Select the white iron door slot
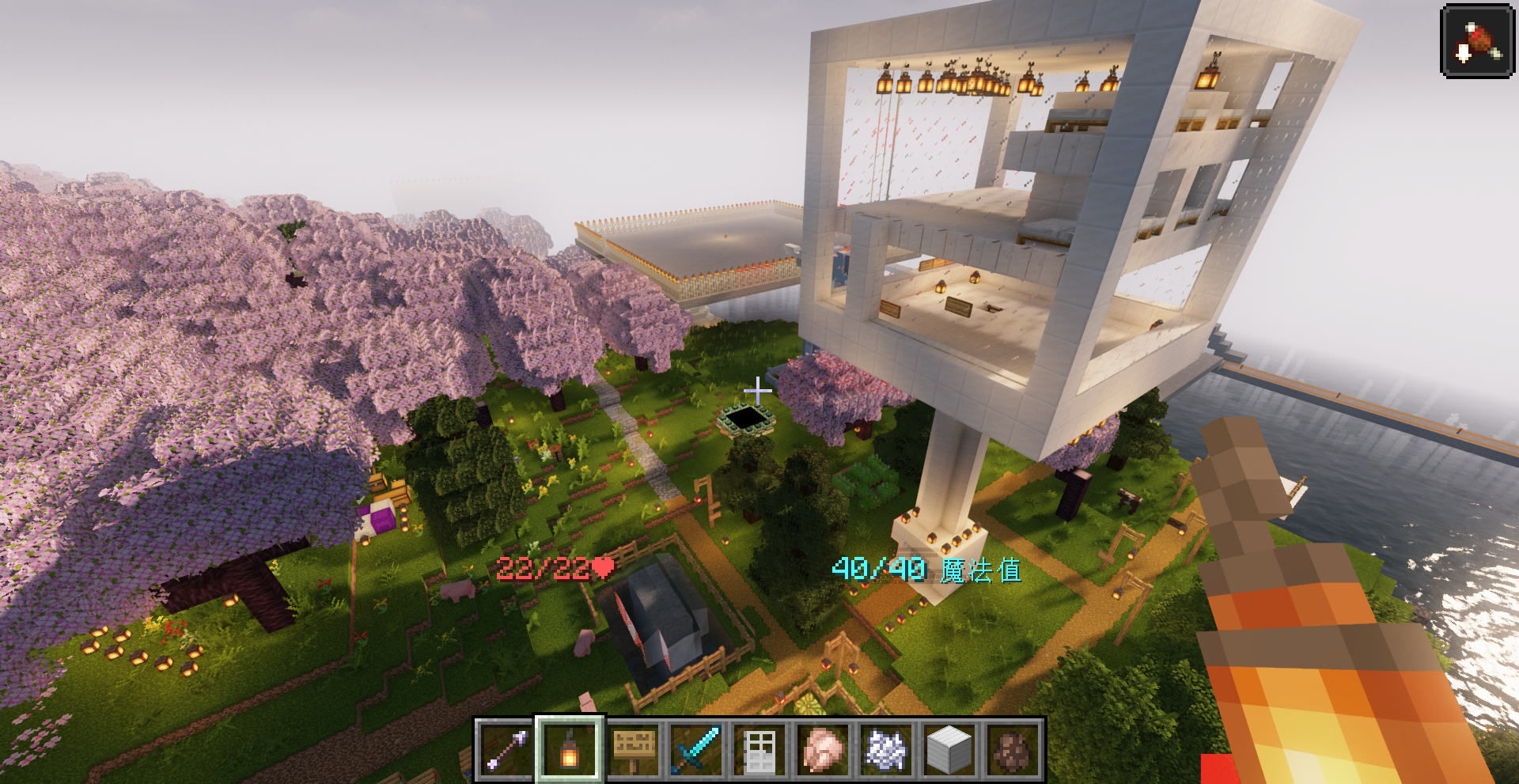Viewport: 1519px width, 784px height. (x=760, y=749)
